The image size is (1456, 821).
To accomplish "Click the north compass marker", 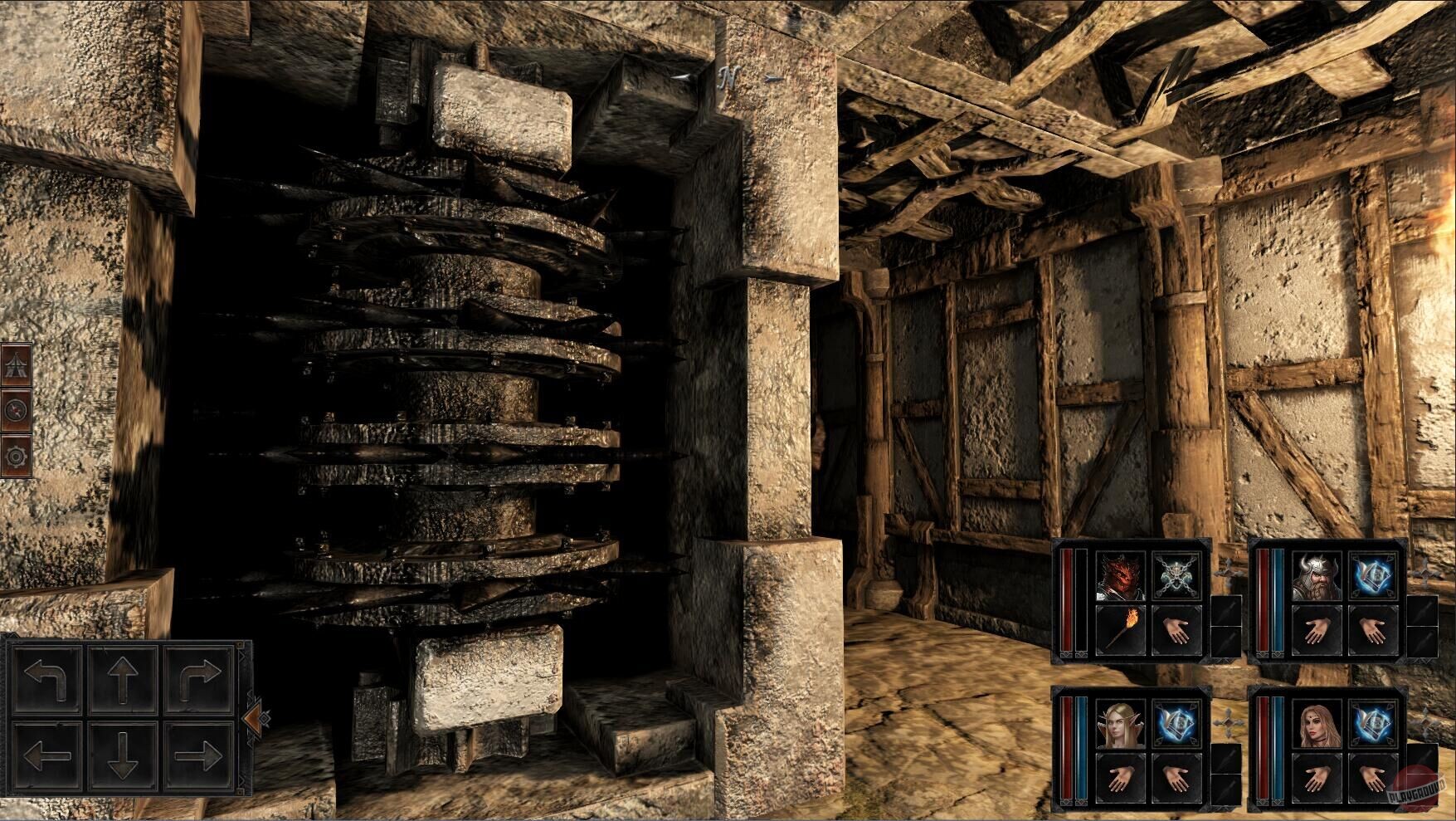I will (x=730, y=76).
